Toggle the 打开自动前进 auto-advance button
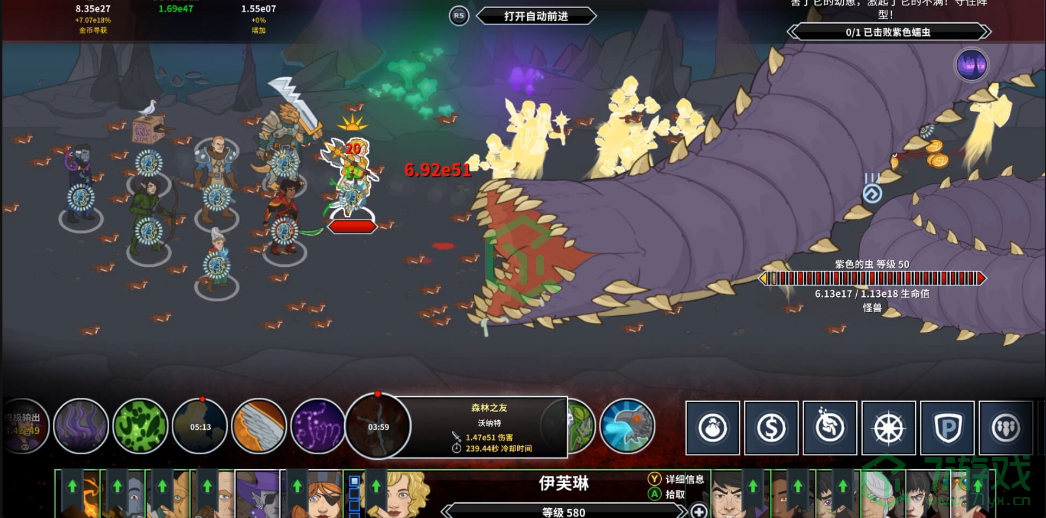 pyautogui.click(x=535, y=16)
